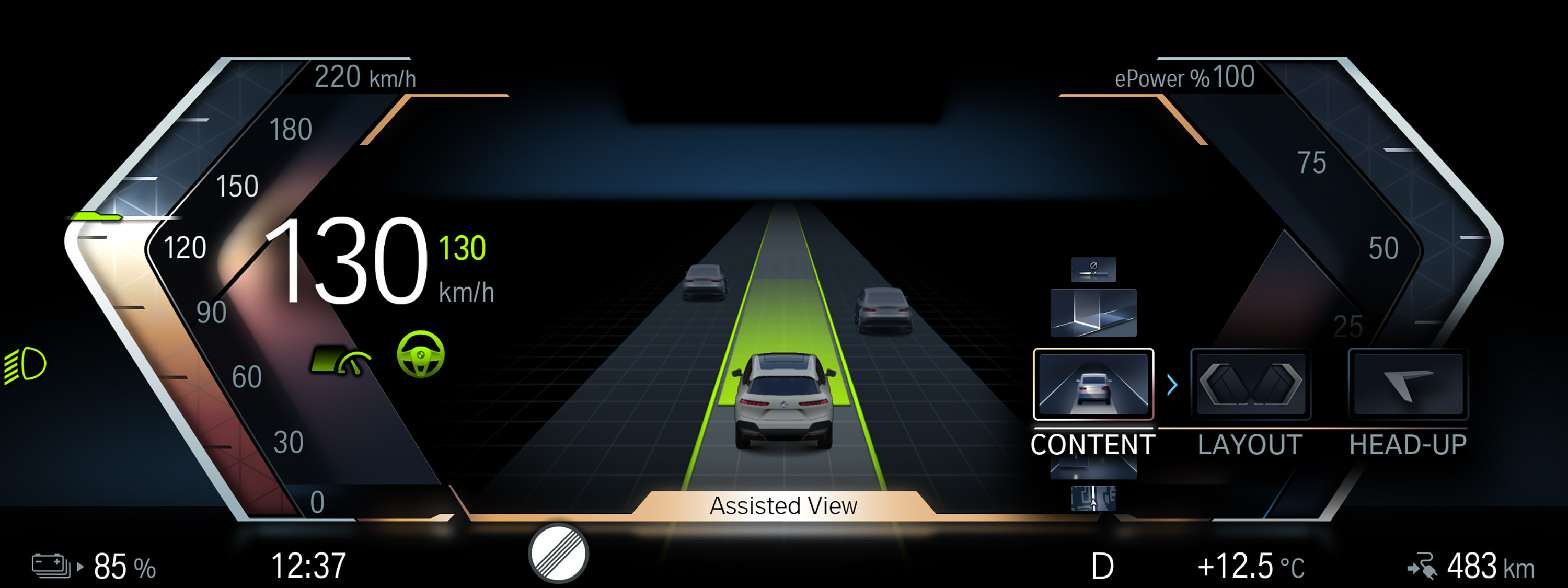Select the CONTENT menu tile
This screenshot has width=1568, height=588.
1092,384
